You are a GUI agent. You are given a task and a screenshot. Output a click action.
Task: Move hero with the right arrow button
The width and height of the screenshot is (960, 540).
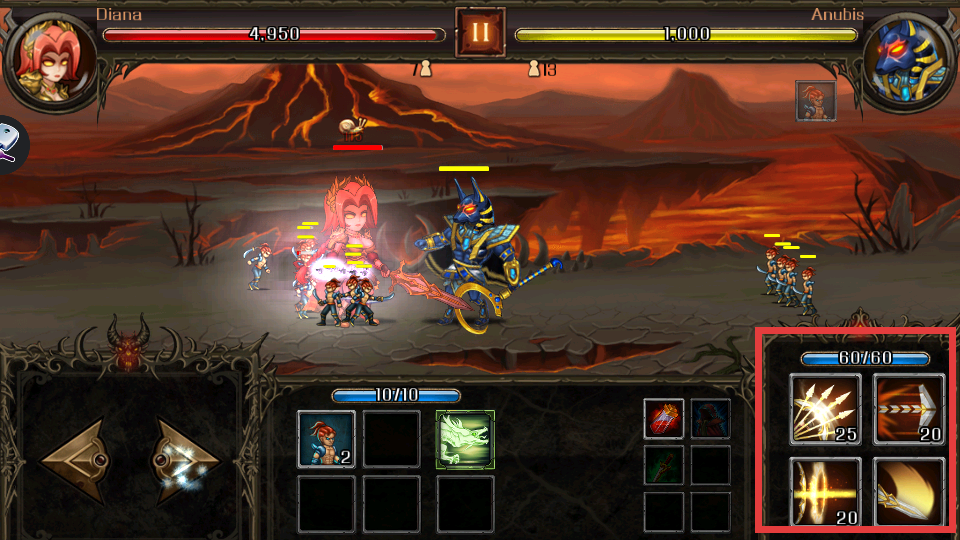(186, 462)
